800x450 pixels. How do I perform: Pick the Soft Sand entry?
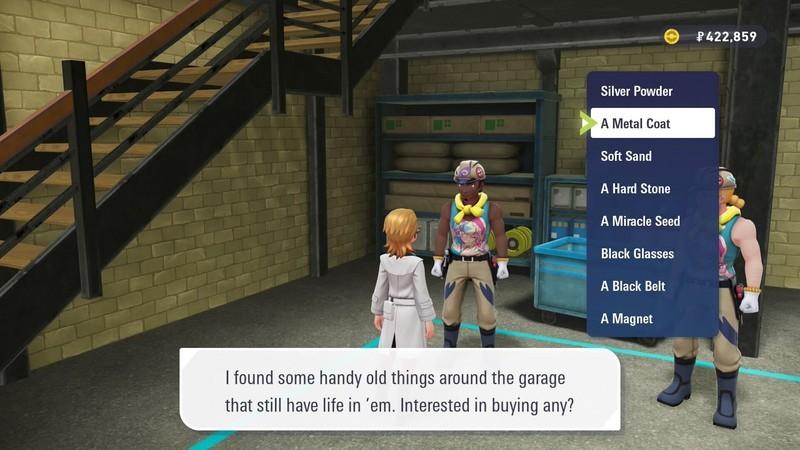coord(627,156)
